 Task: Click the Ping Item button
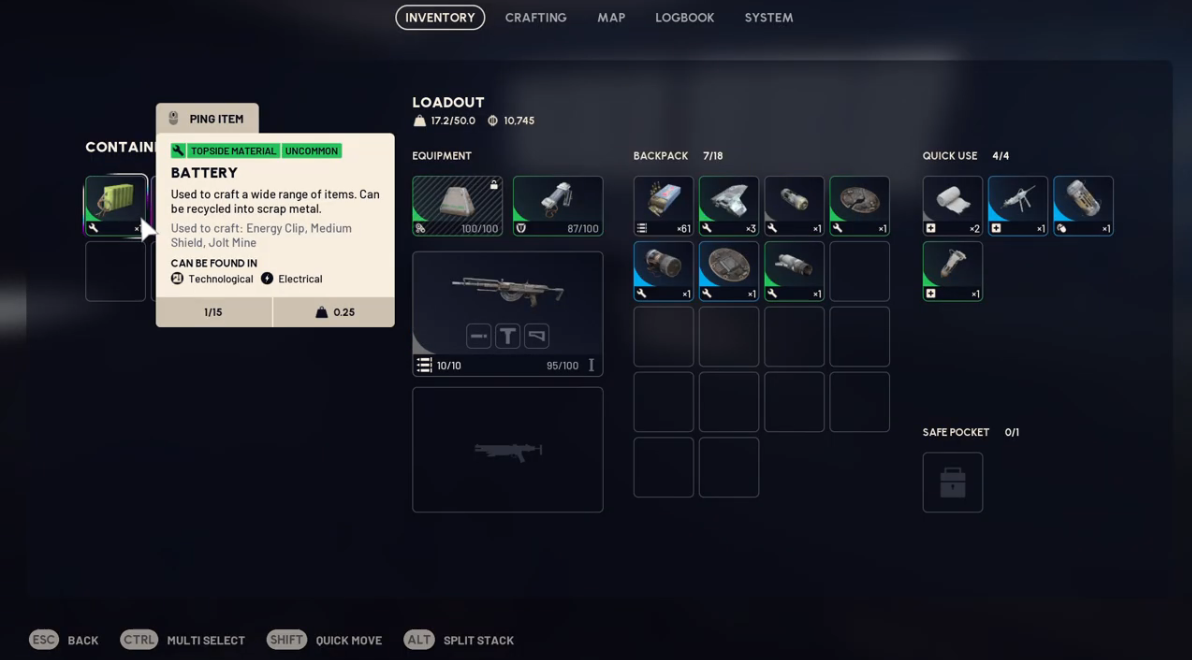(x=207, y=119)
